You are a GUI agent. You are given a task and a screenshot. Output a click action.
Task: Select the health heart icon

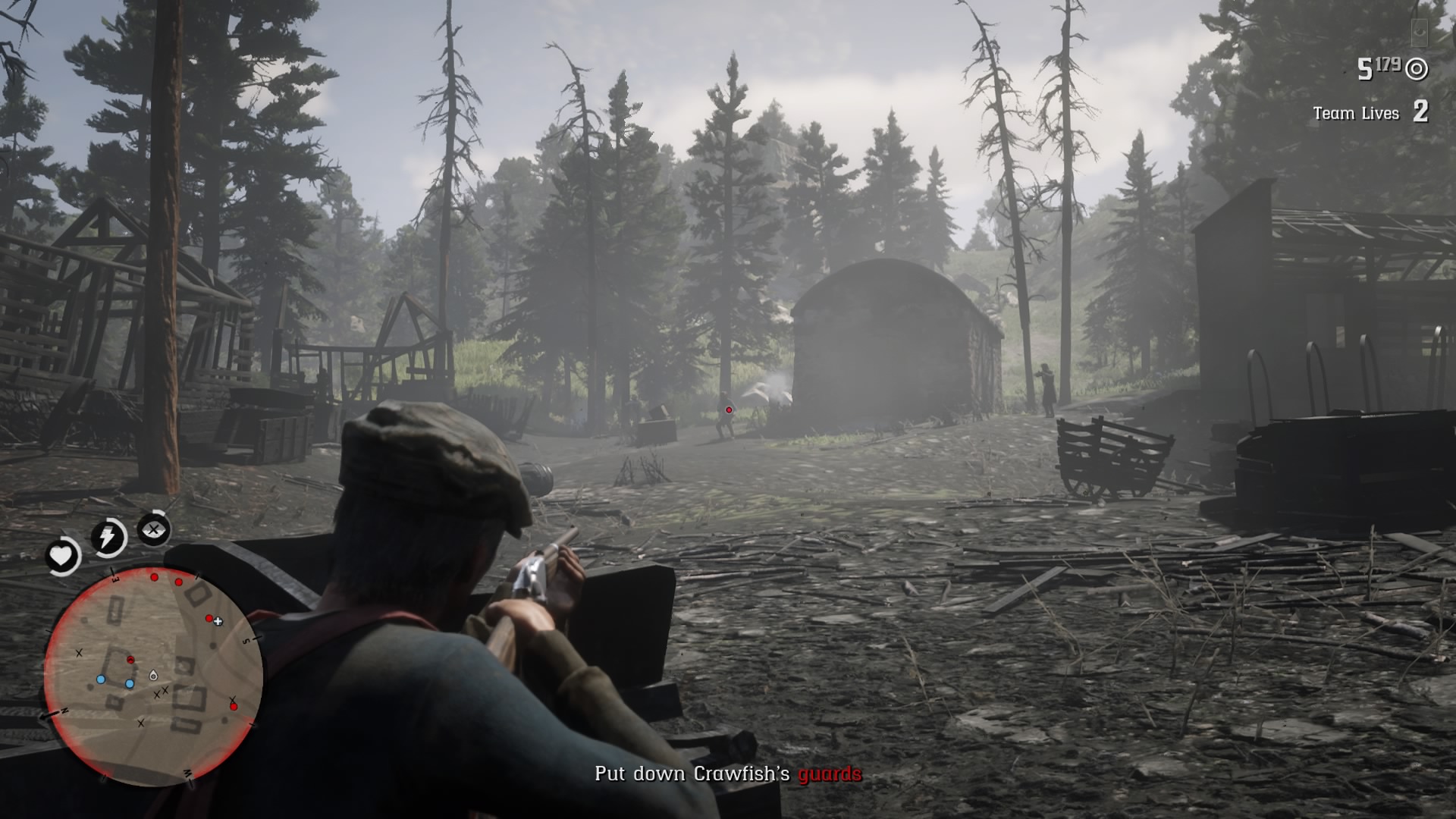pos(61,557)
